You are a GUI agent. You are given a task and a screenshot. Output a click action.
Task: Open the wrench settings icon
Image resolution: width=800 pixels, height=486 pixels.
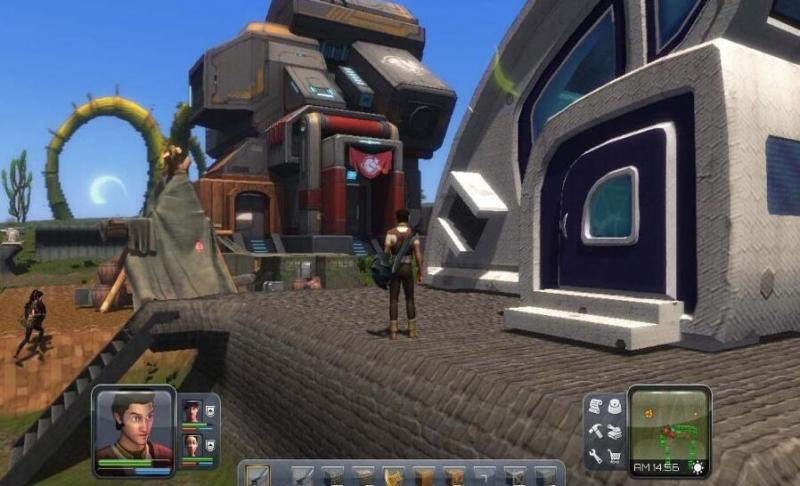coord(593,455)
